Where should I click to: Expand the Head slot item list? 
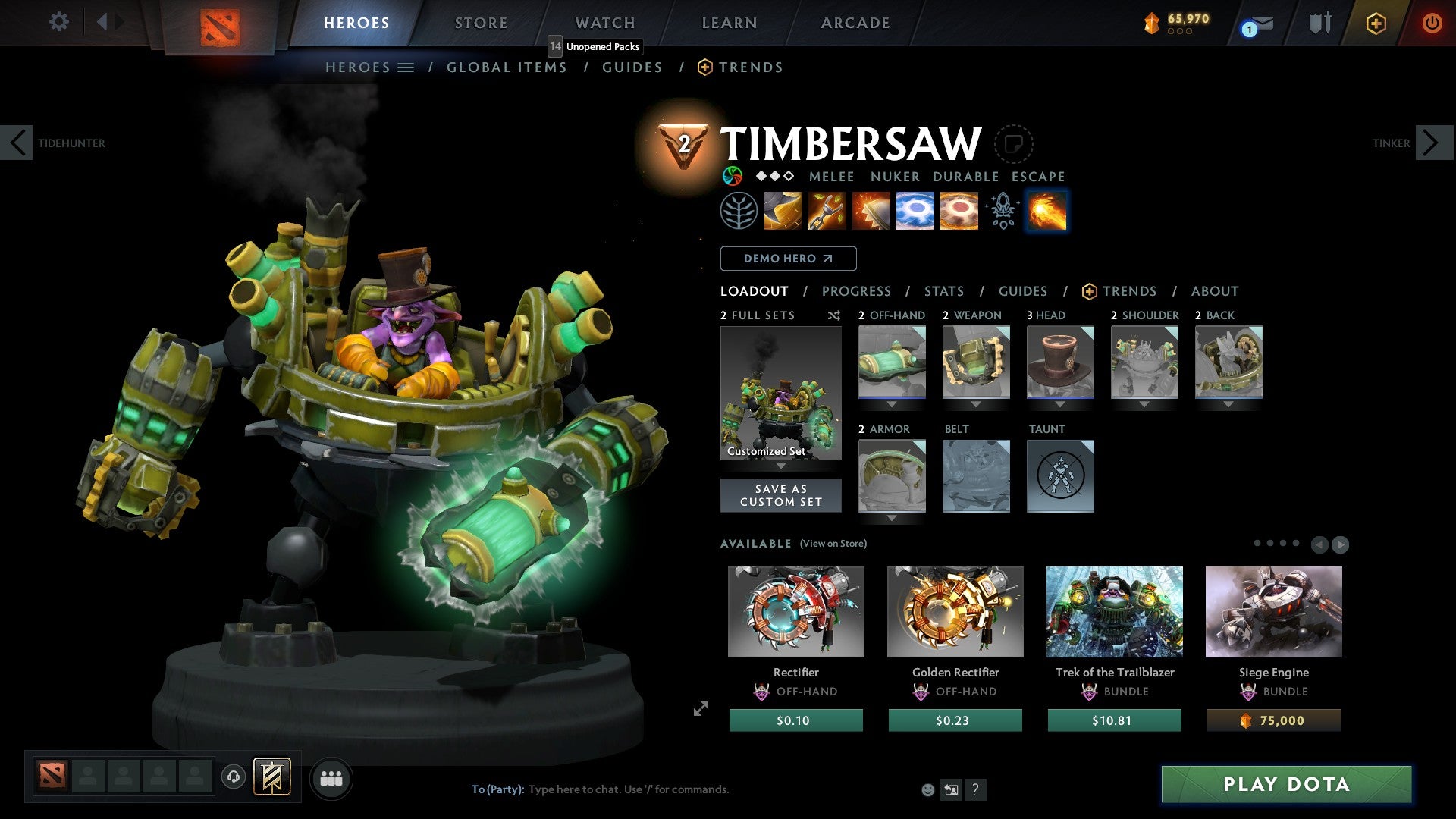point(1060,404)
